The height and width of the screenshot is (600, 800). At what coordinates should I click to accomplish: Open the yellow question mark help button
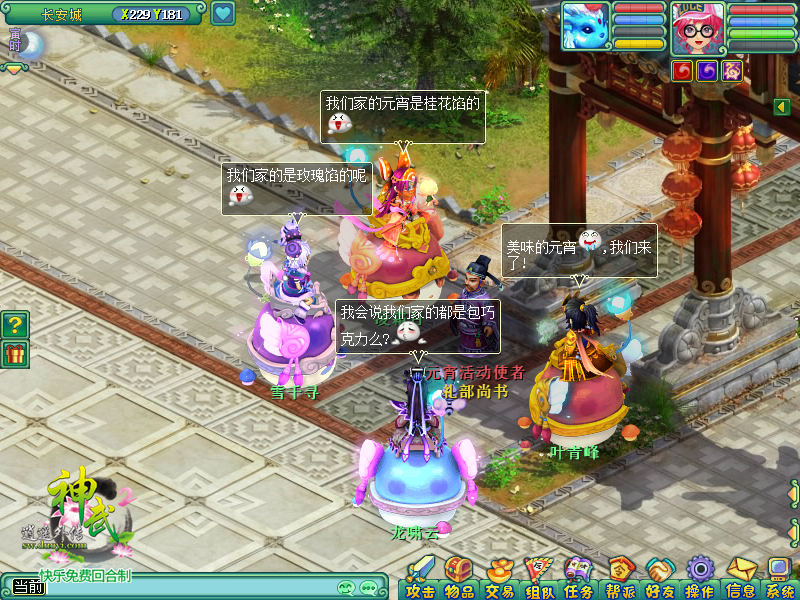click(x=15, y=324)
